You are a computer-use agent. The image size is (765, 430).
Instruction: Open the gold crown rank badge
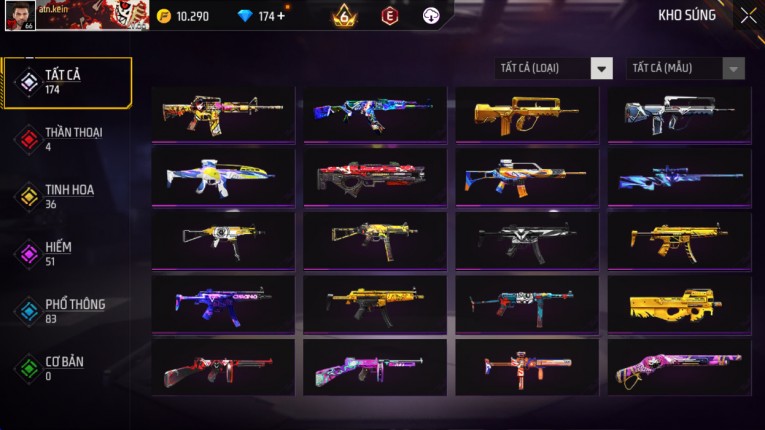(344, 16)
